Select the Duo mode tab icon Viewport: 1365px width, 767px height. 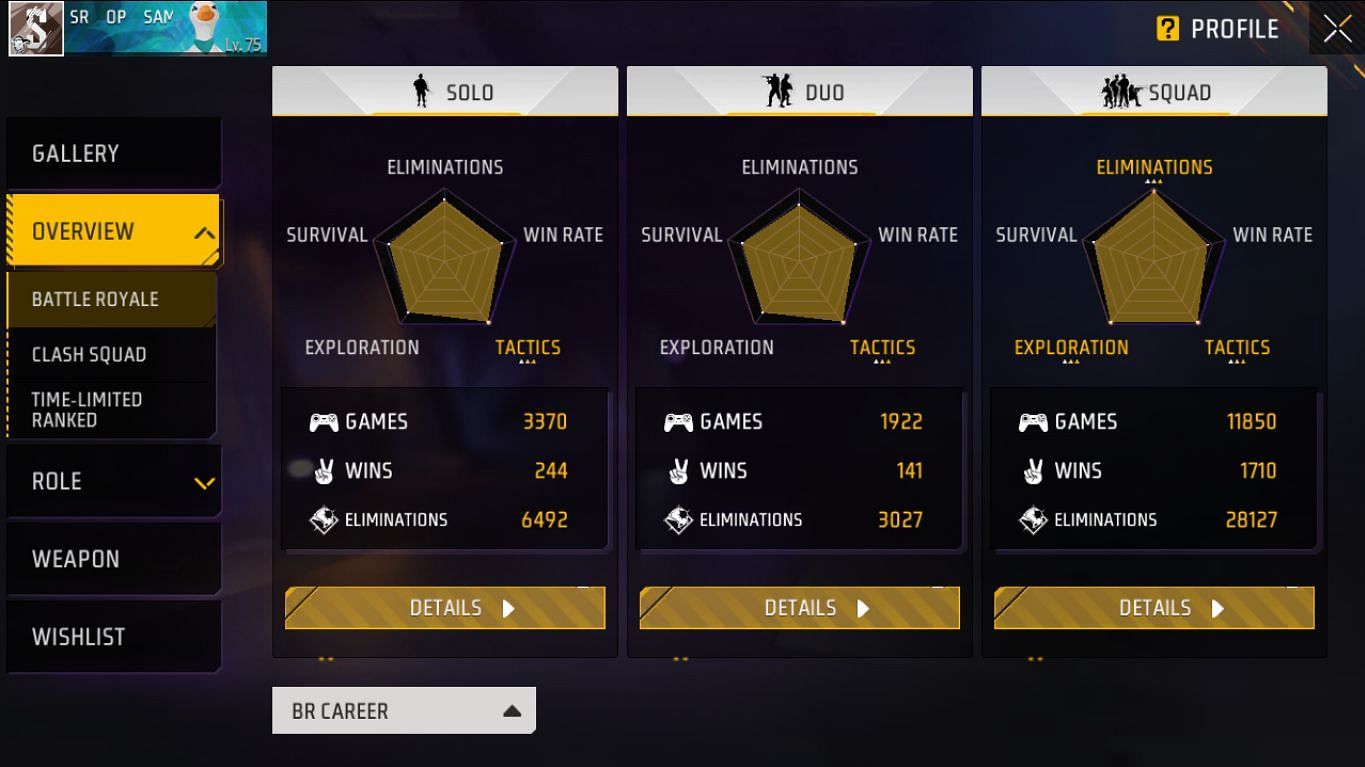click(777, 90)
